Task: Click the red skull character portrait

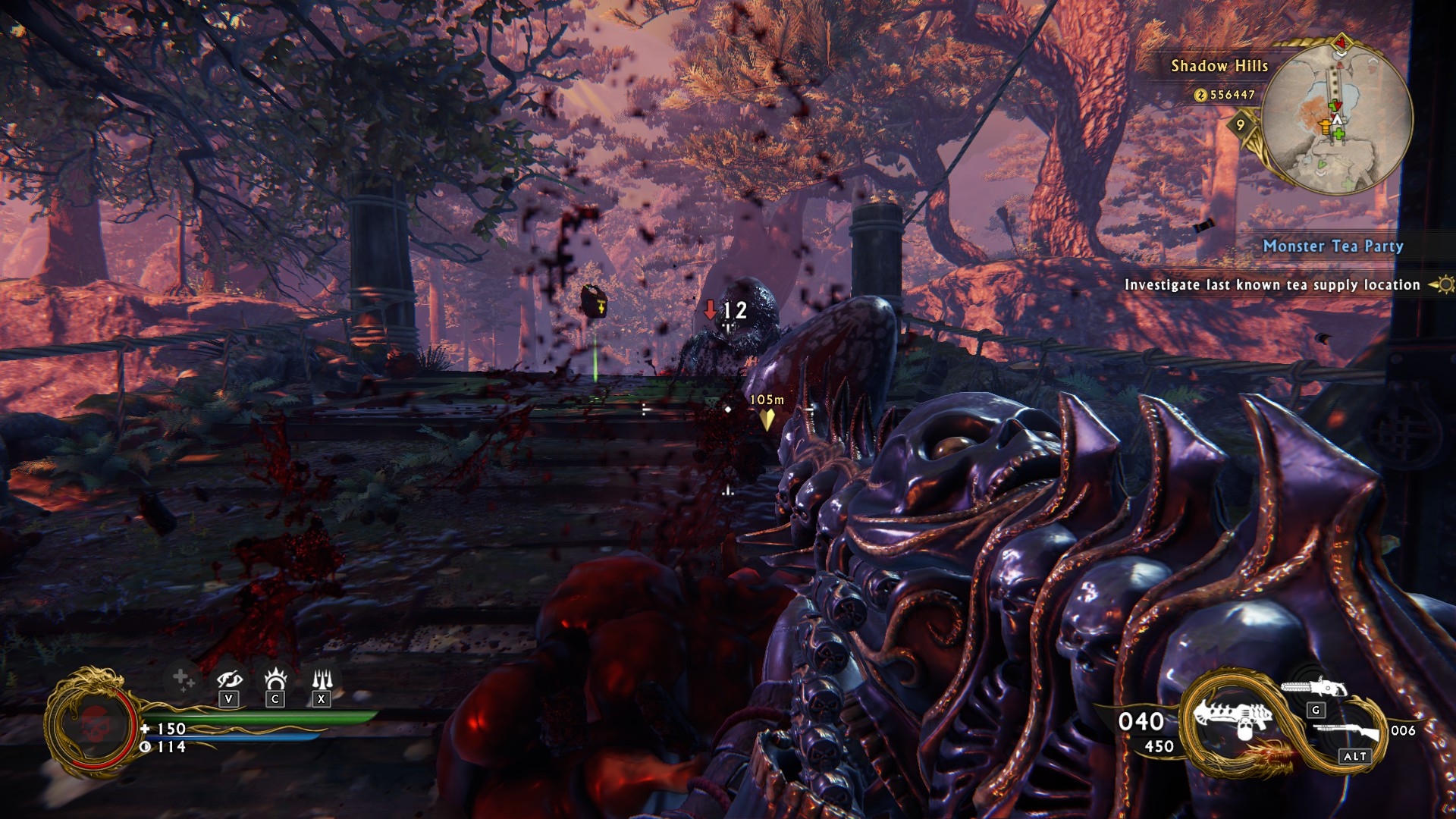Action: coord(93,724)
